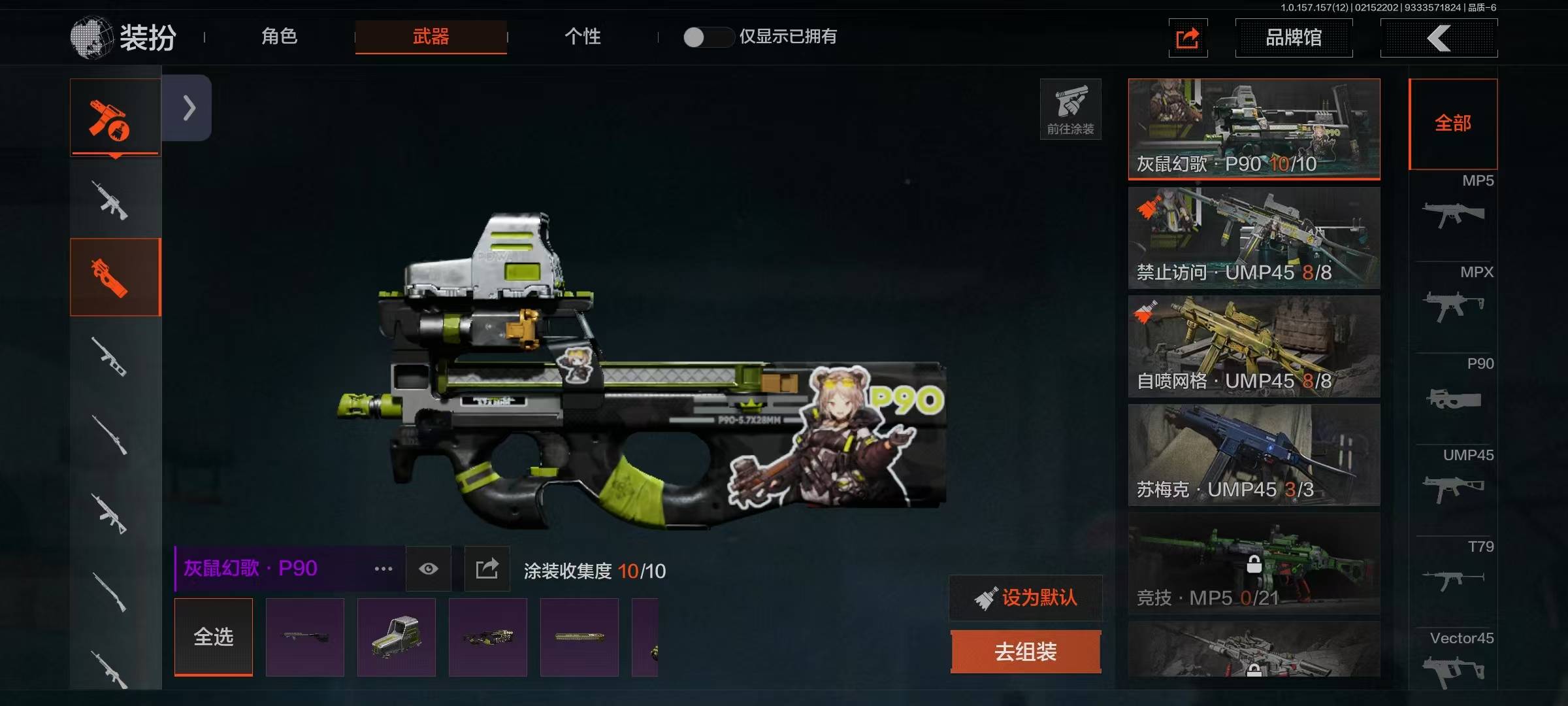Select locked 竞技 MP5 skin
Image resolution: width=1568 pixels, height=706 pixels.
pos(1254,563)
